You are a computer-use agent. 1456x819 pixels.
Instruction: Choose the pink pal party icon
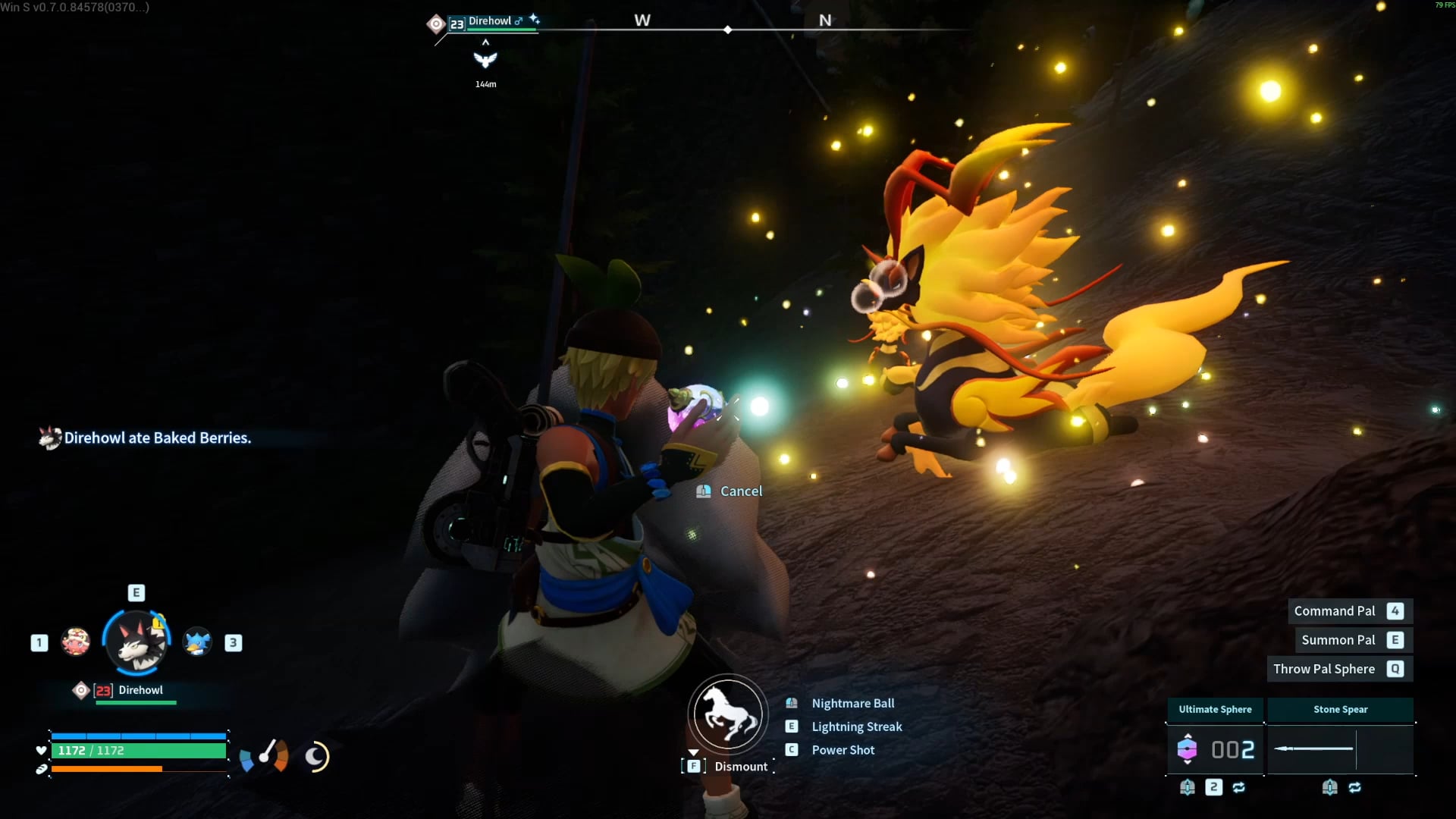(x=76, y=642)
